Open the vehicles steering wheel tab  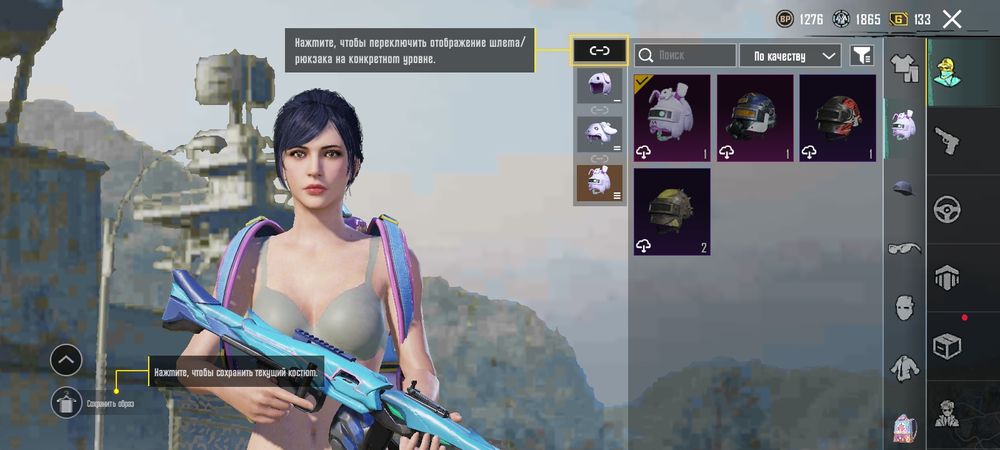coord(946,209)
